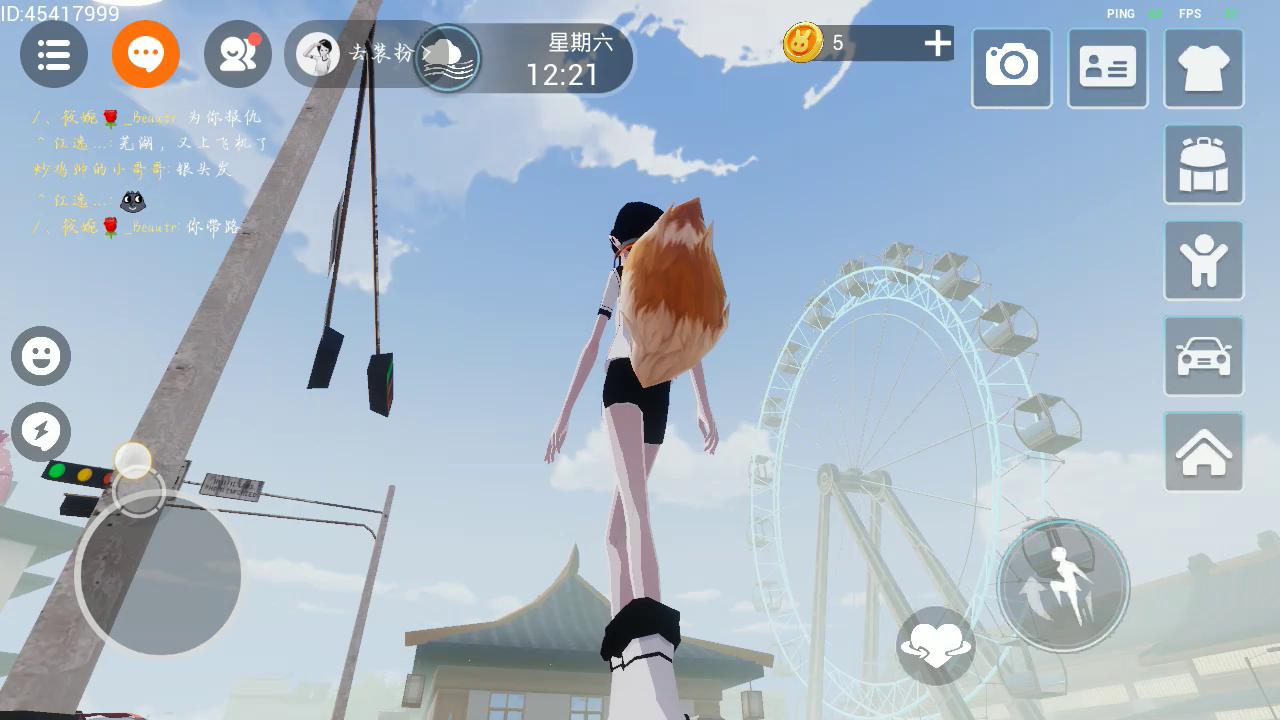Open the orange chat bubble button

[x=146, y=54]
